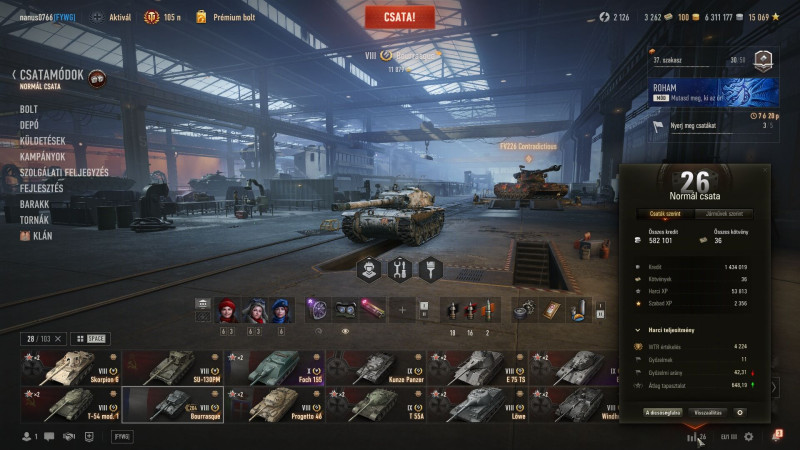The width and height of the screenshot is (800, 450).
Task: Enter the Barakk menu
Action: point(36,204)
